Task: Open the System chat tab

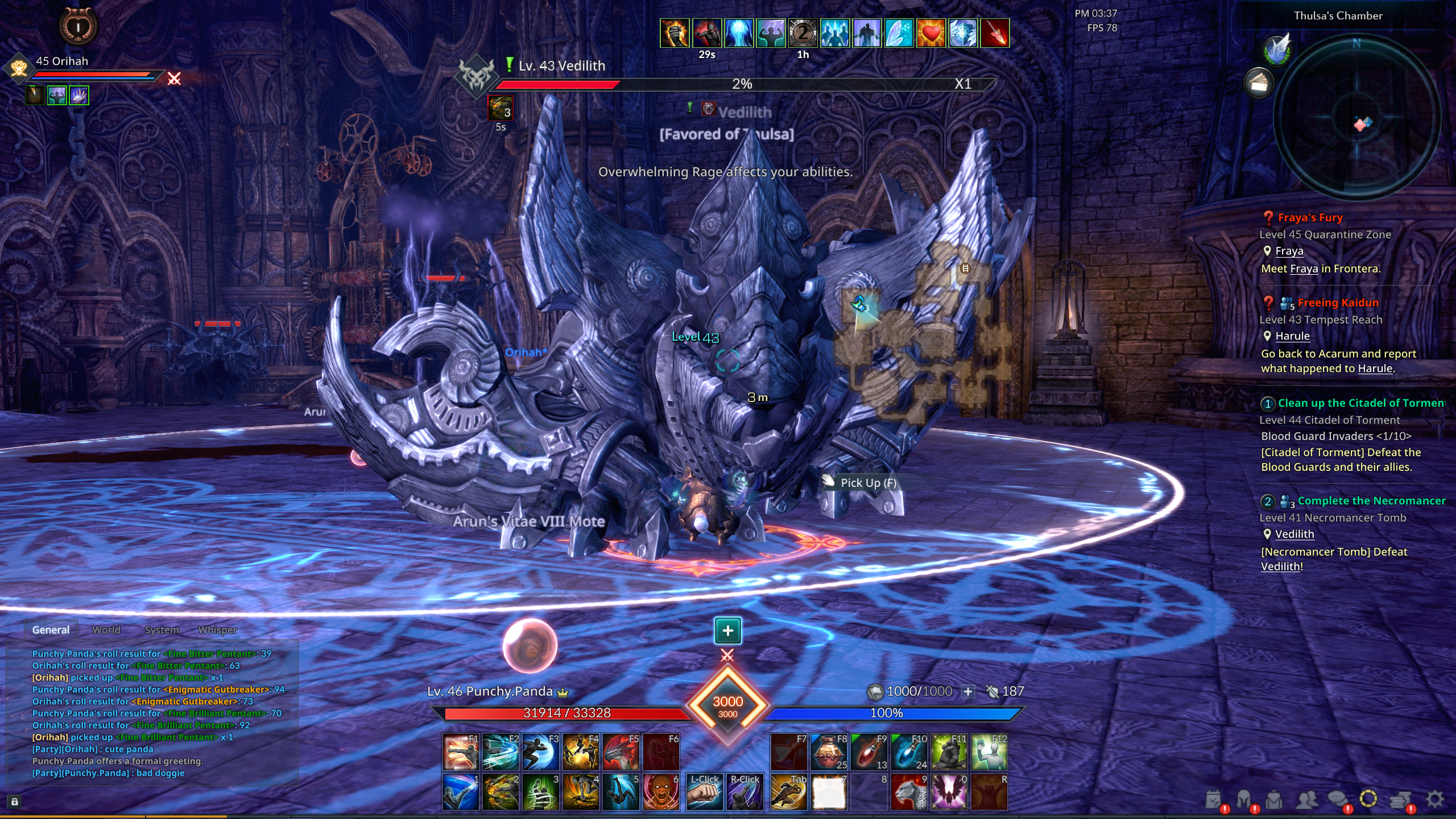Action: click(162, 630)
